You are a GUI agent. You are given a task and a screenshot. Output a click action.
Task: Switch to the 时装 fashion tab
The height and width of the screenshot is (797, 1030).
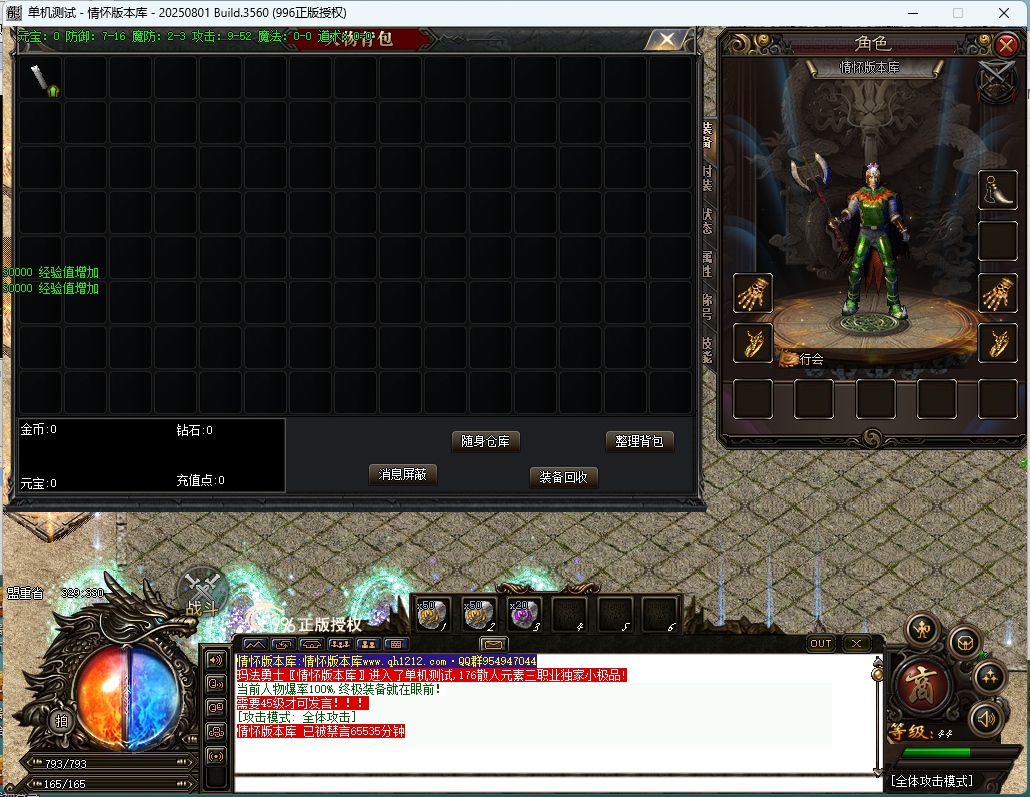tap(707, 178)
